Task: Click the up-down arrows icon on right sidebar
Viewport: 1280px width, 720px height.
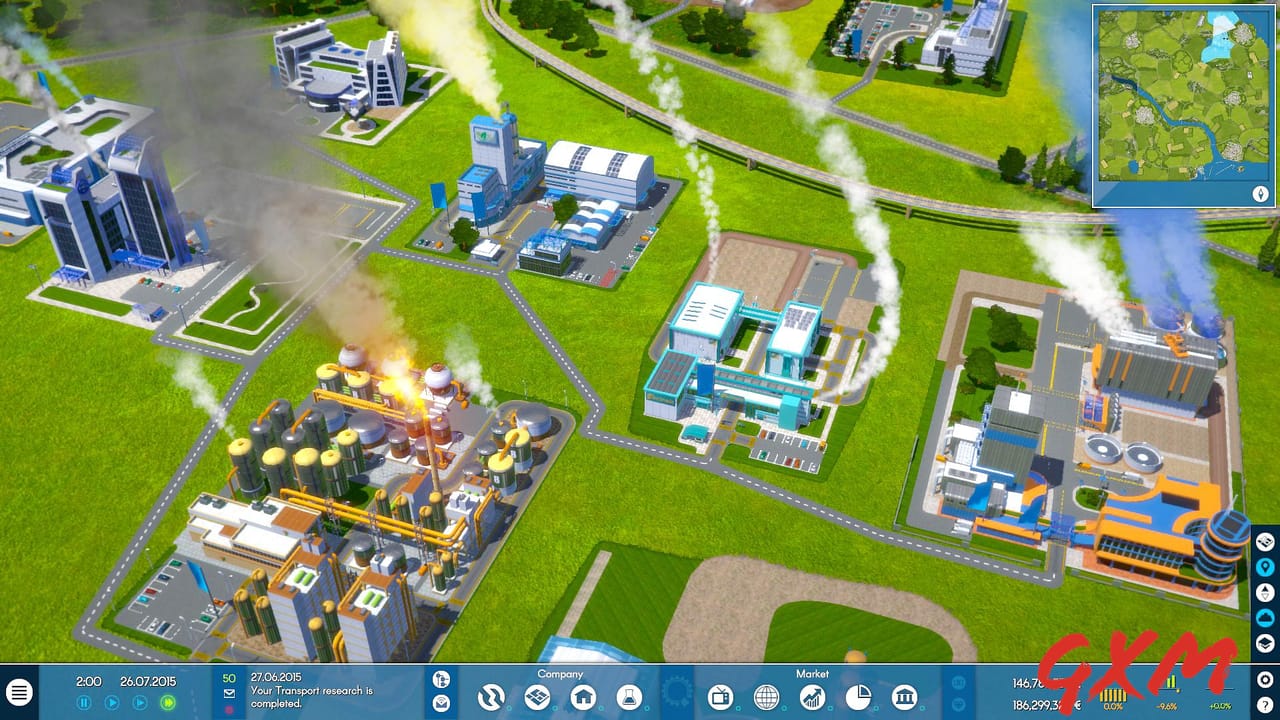Action: pos(1266,590)
